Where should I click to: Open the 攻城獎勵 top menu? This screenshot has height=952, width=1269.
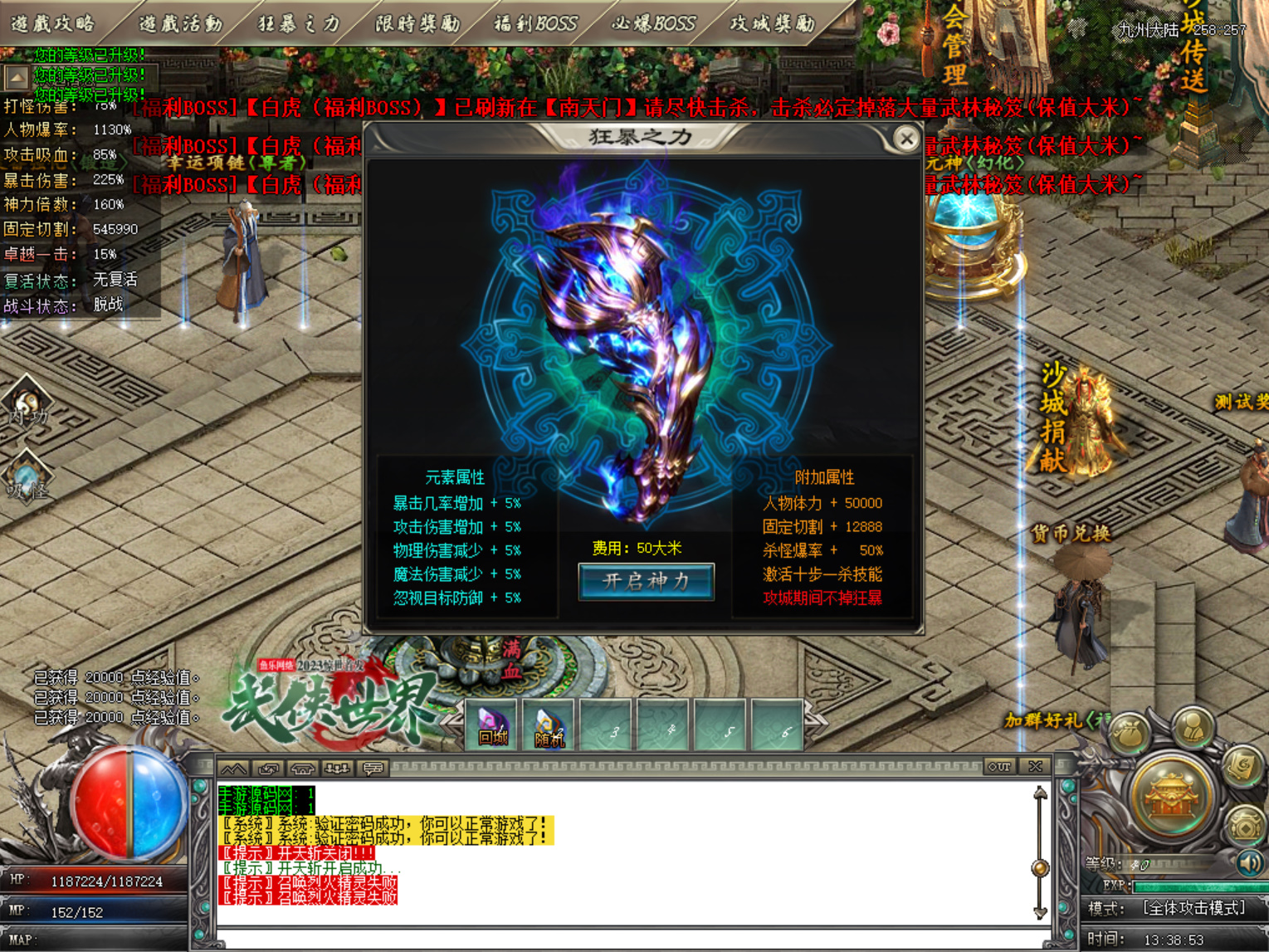(773, 22)
